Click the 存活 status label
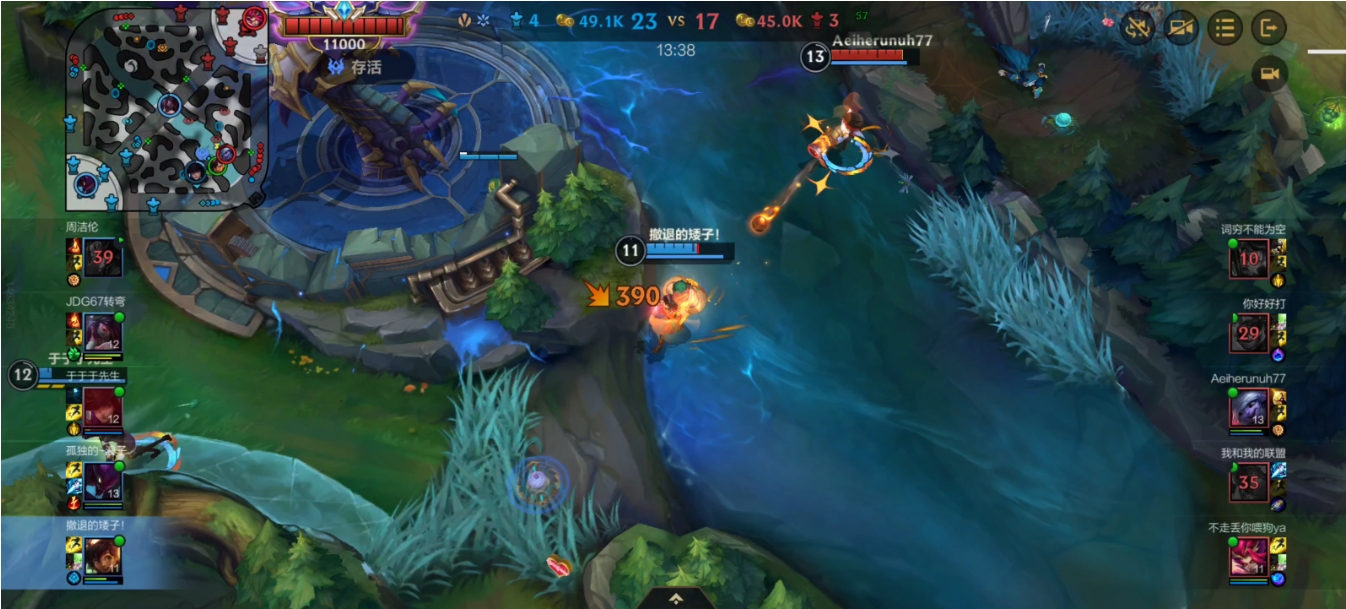The image size is (1346, 609). tap(357, 68)
